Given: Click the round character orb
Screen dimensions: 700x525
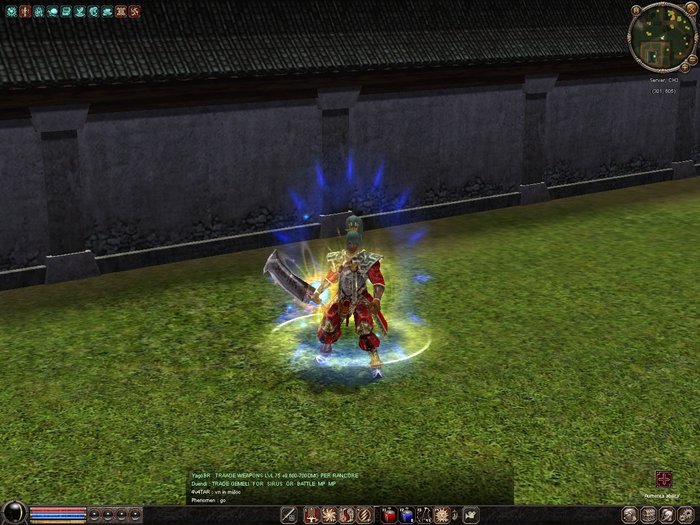Looking at the screenshot, I should [x=12, y=513].
